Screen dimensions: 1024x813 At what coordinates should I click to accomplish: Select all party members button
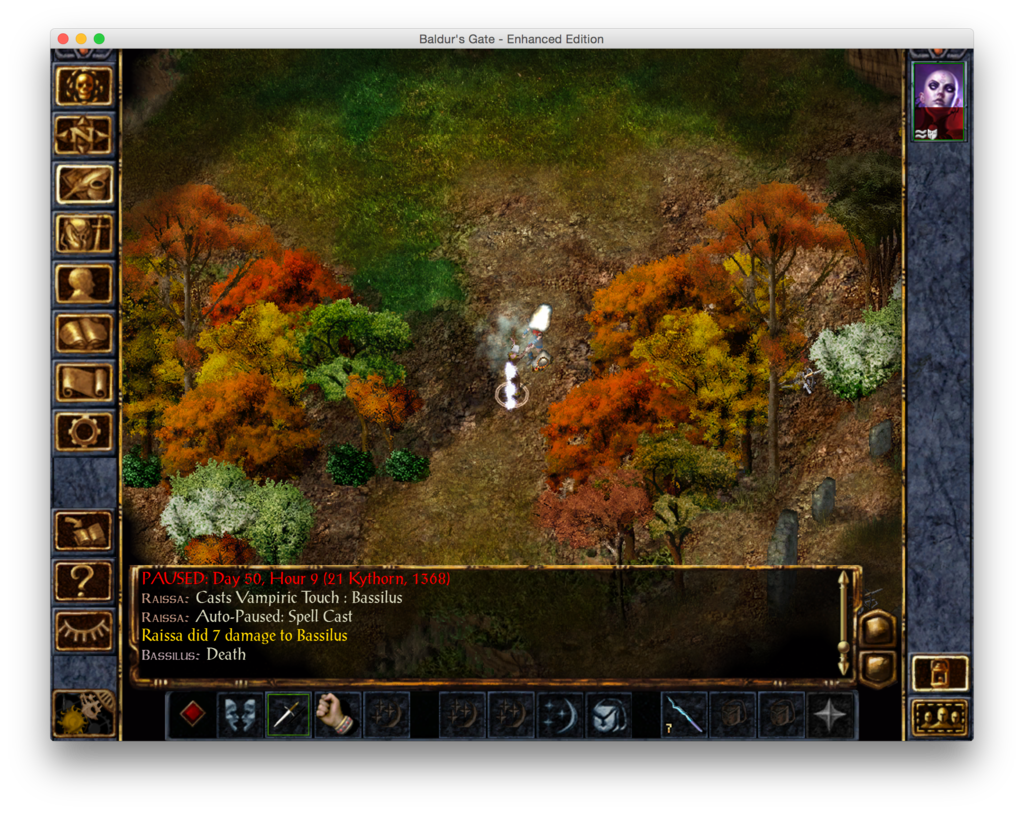click(940, 717)
